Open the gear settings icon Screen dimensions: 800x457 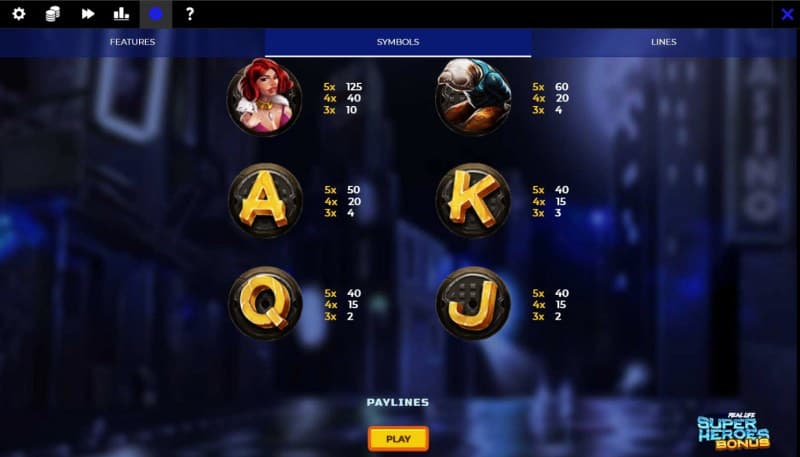[18, 14]
